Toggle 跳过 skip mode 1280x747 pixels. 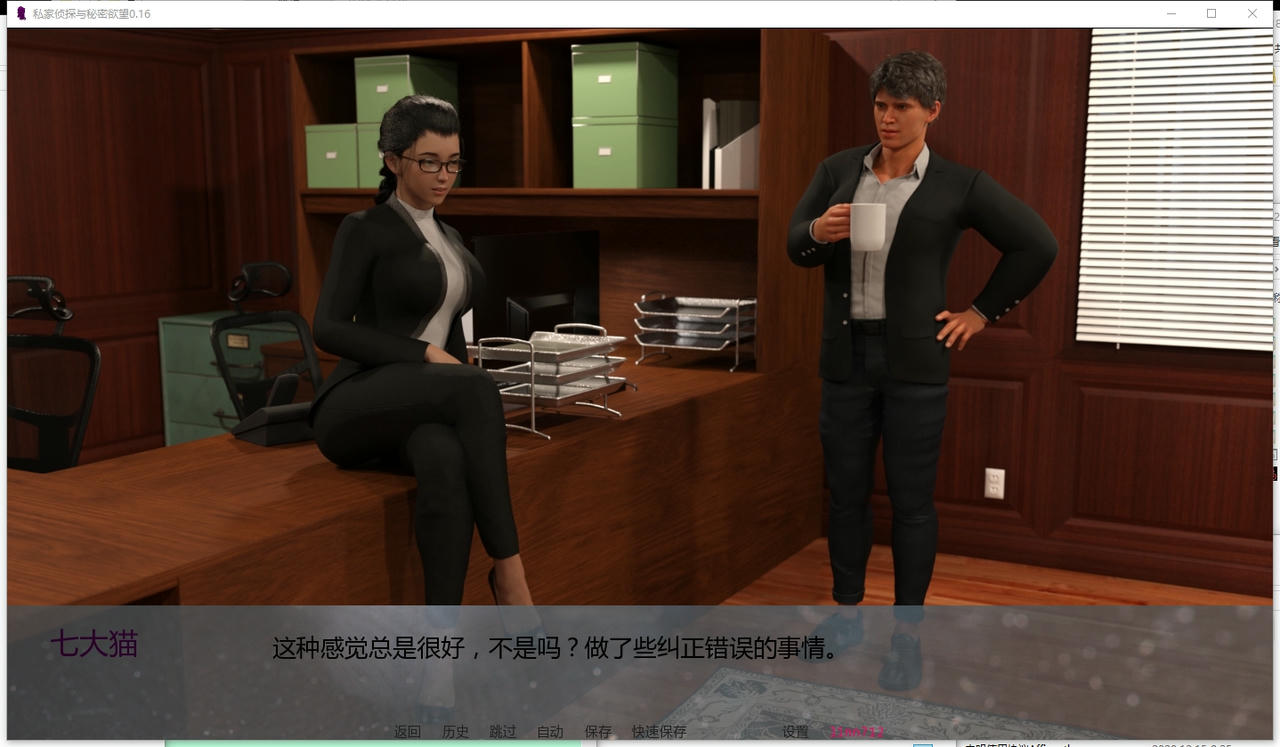coord(501,731)
